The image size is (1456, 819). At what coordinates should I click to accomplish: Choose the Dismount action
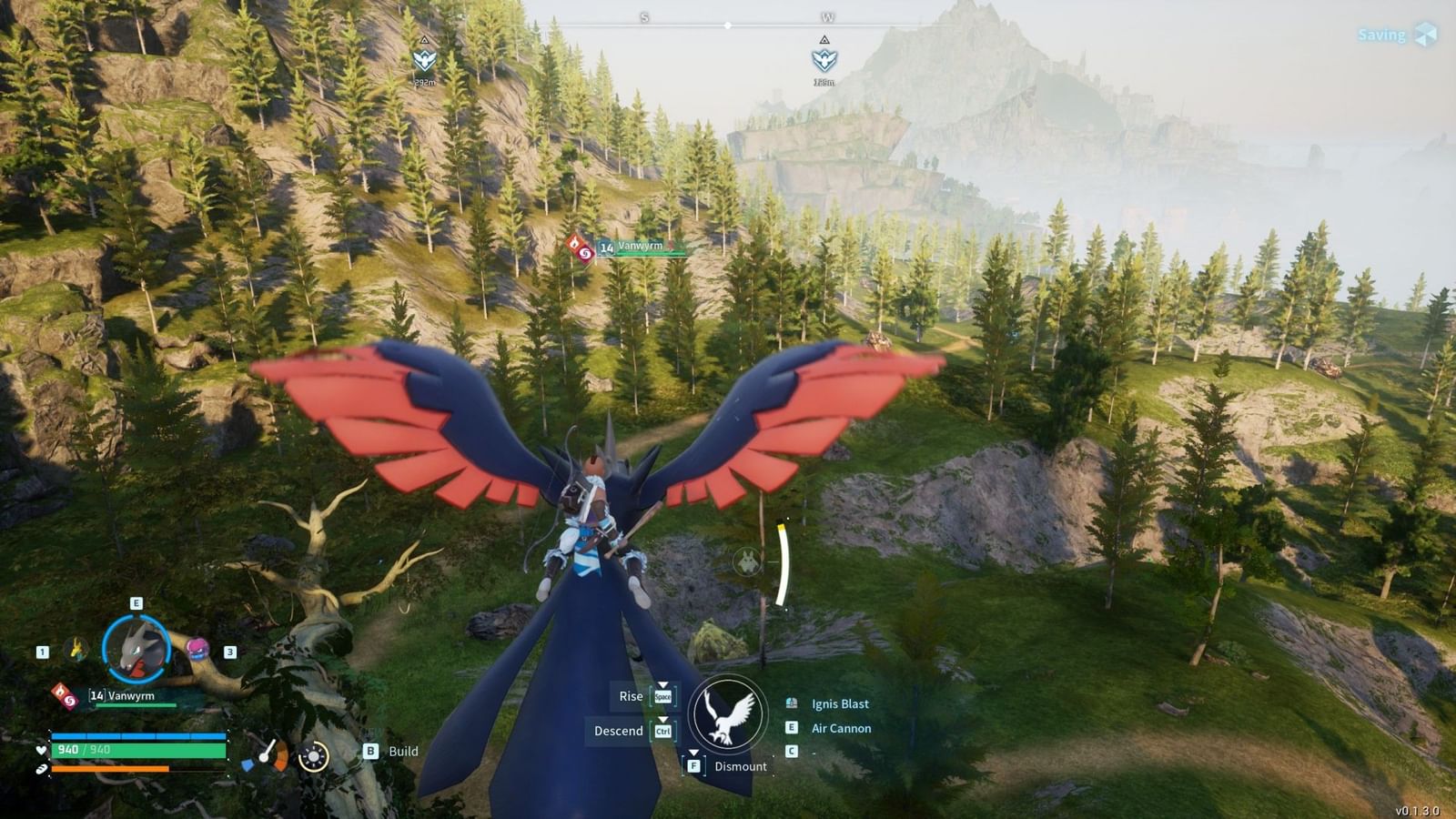[x=739, y=766]
